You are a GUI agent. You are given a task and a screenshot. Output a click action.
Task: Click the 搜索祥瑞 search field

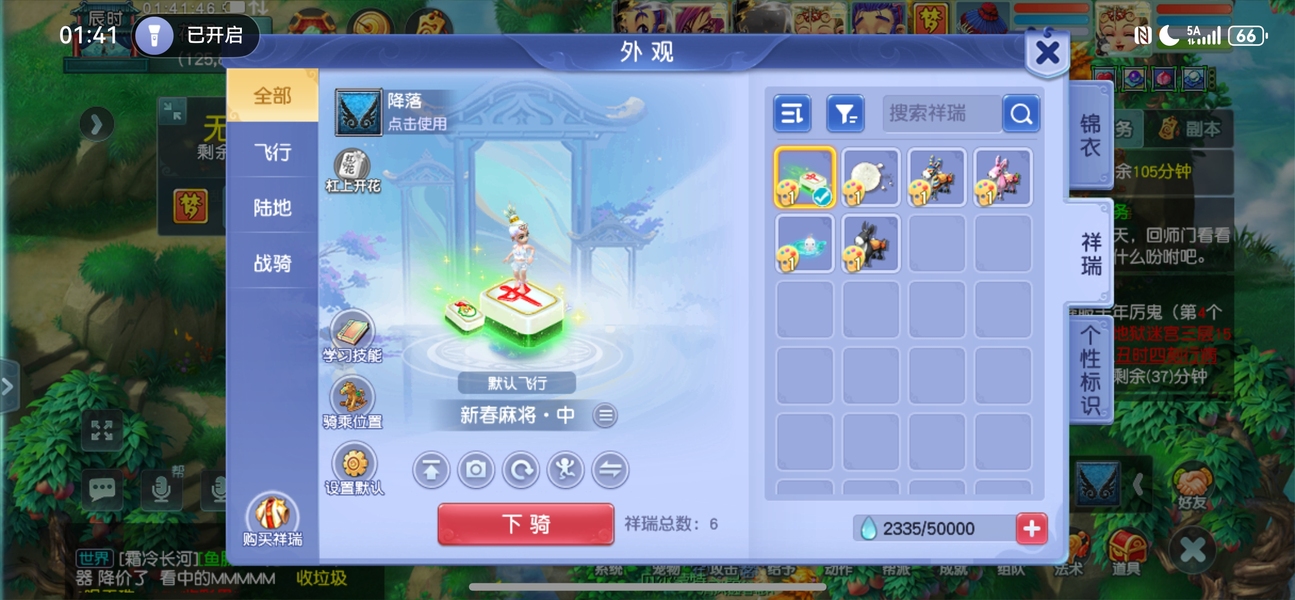[x=941, y=114]
